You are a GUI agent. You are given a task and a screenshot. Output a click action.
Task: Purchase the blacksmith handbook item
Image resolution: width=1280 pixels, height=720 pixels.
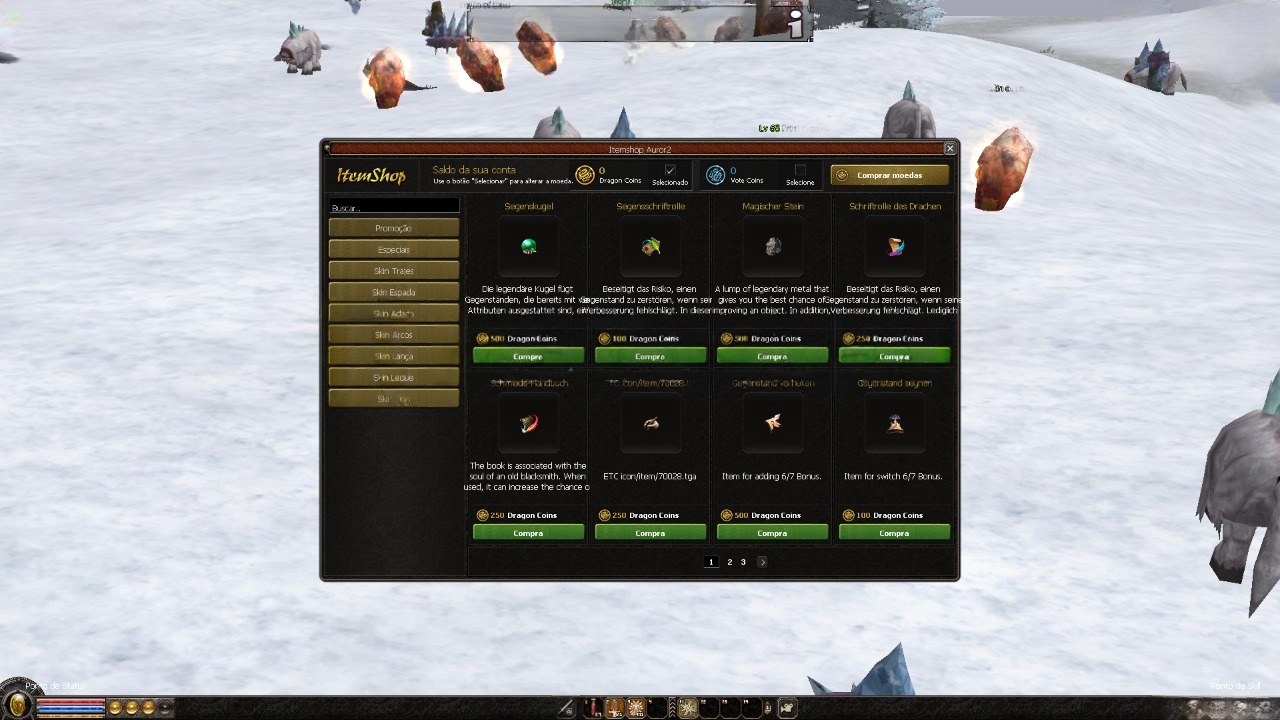click(528, 533)
